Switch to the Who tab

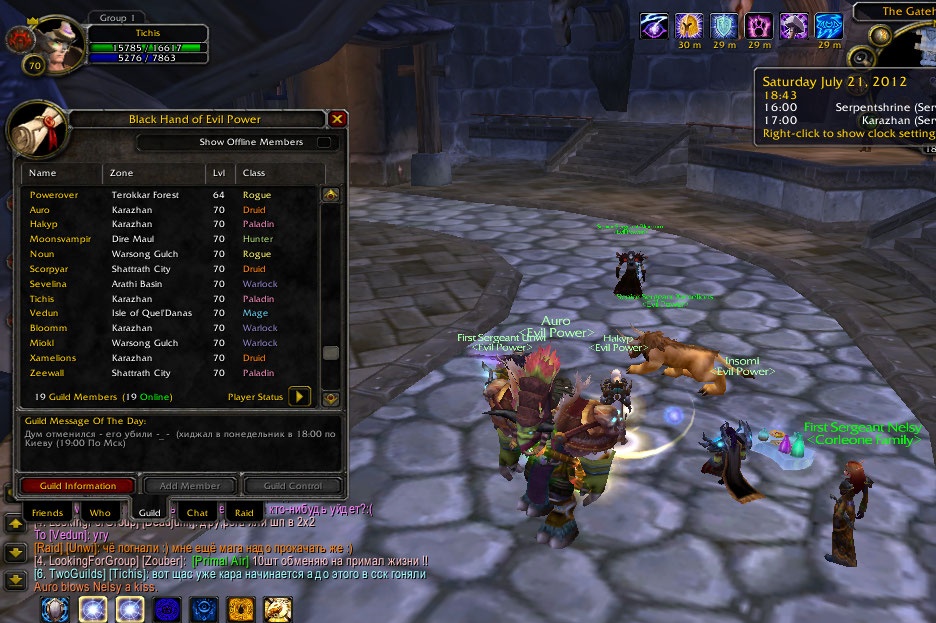pos(100,513)
